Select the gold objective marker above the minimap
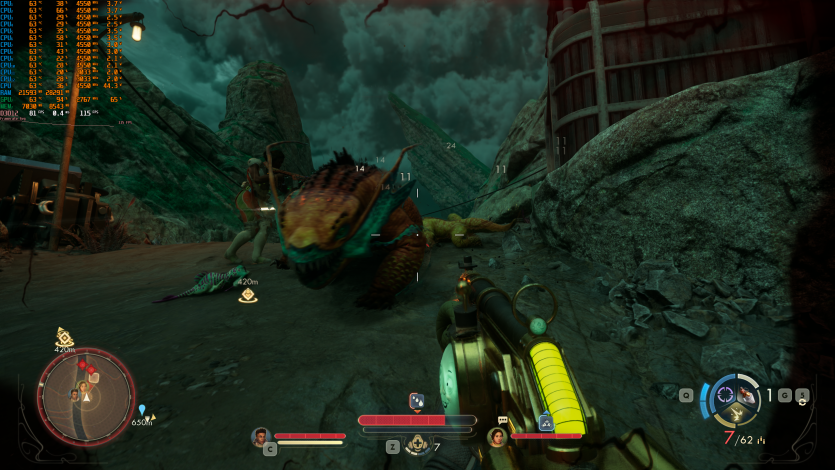835x470 pixels. click(x=64, y=337)
